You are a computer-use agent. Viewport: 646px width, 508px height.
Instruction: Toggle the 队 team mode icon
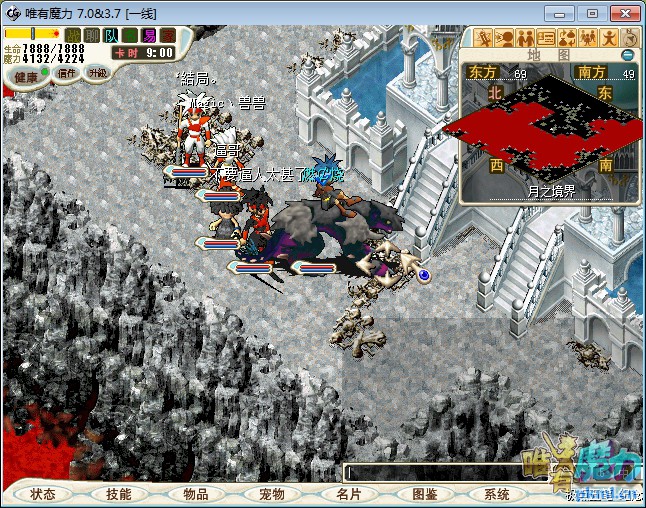pos(111,35)
